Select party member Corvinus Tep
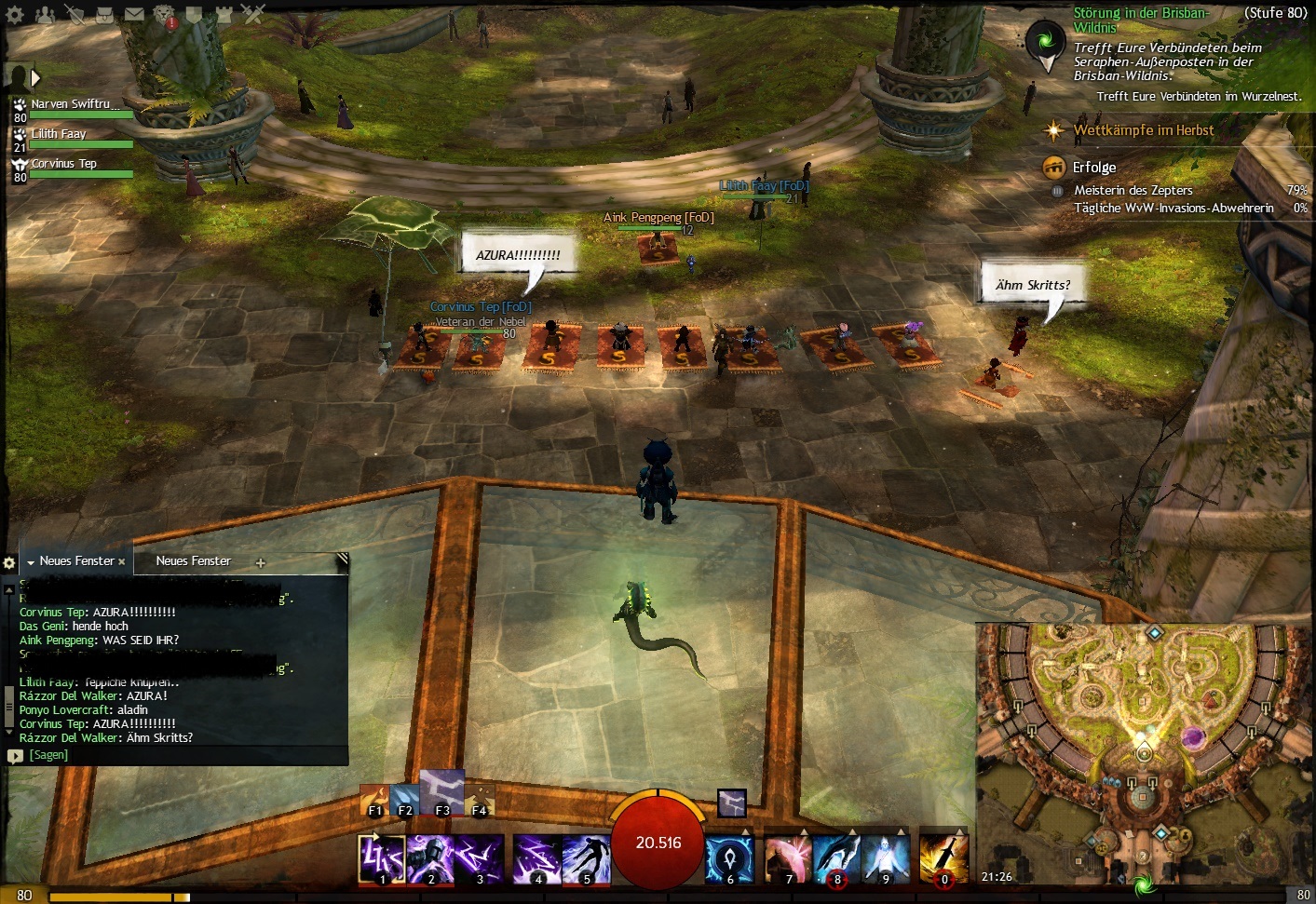Image resolution: width=1316 pixels, height=904 pixels. 63,165
